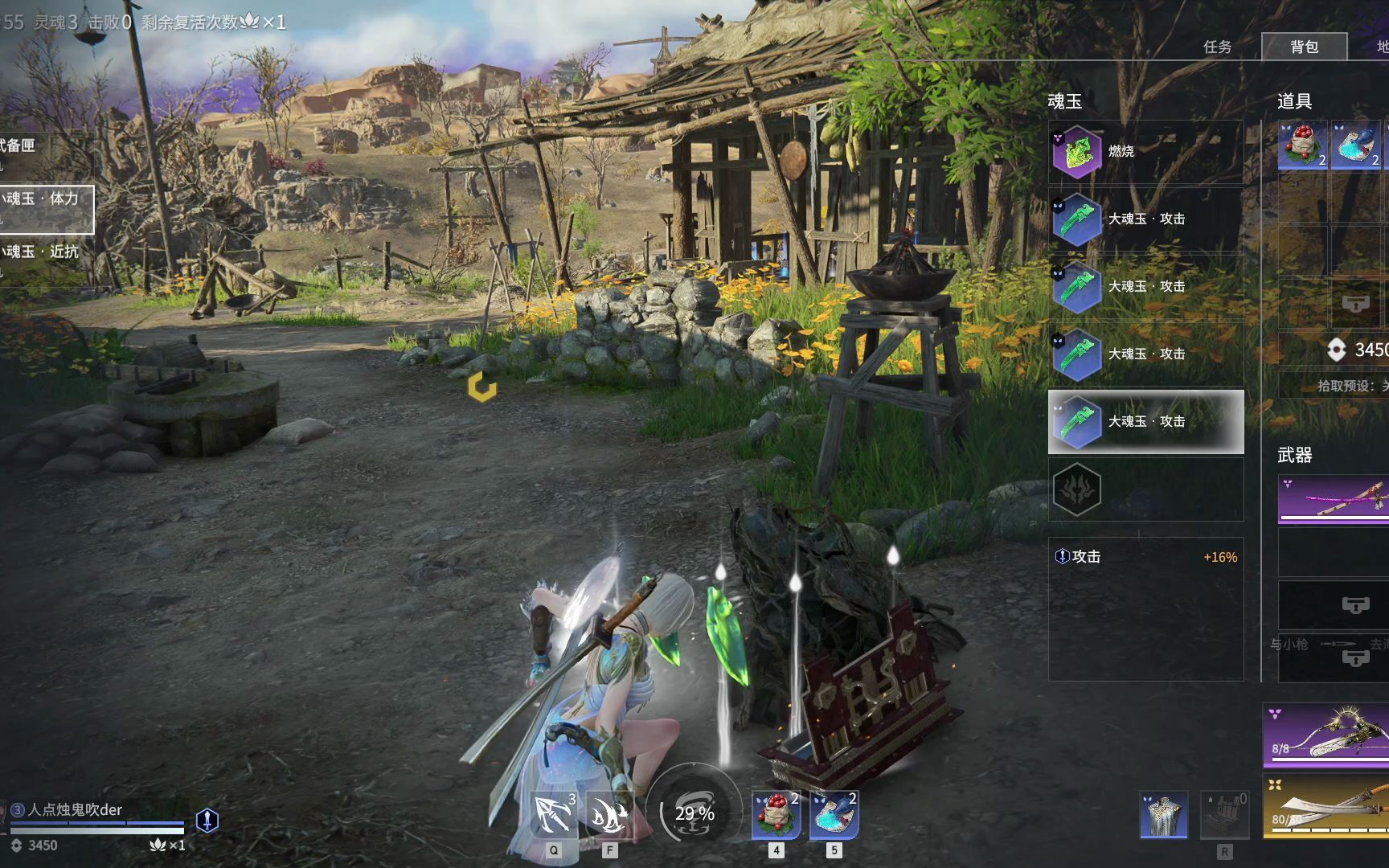Open the 背包 tab
The width and height of the screenshot is (1389, 868).
coord(1304,47)
